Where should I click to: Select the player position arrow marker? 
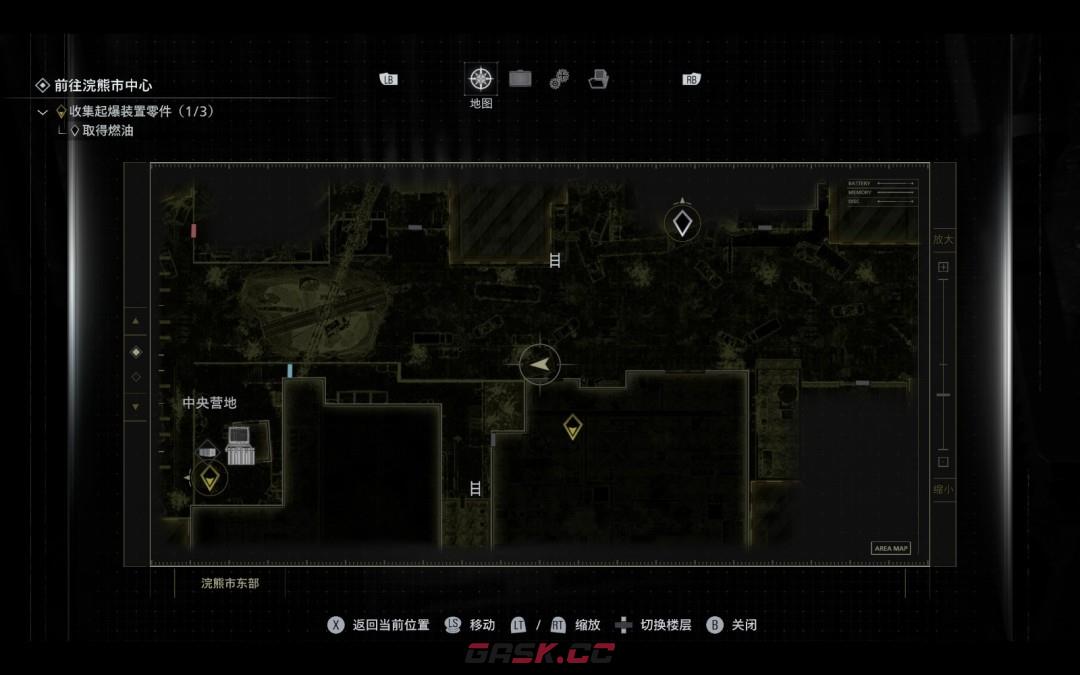pyautogui.click(x=540, y=364)
